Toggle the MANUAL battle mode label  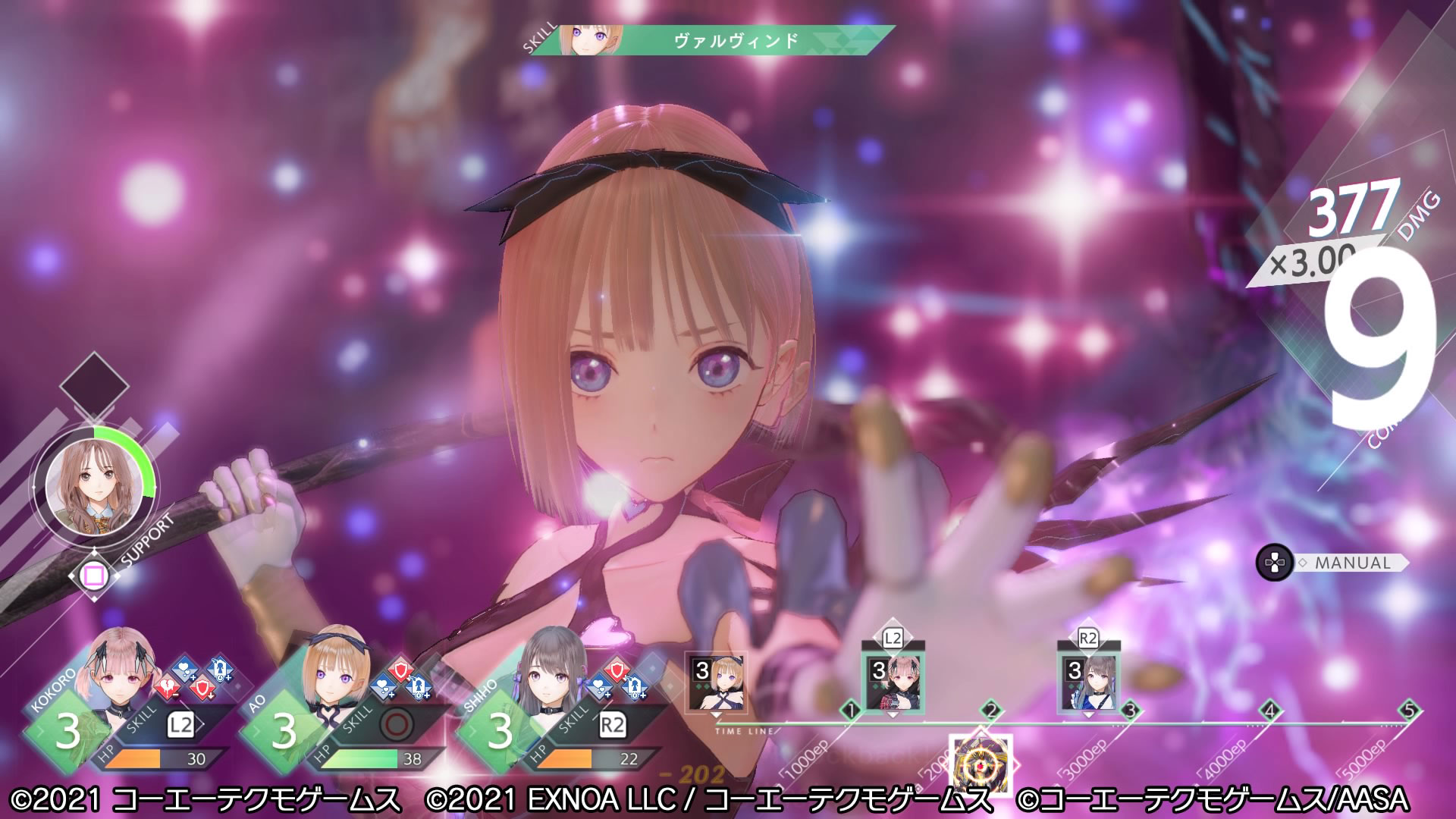pos(1352,563)
